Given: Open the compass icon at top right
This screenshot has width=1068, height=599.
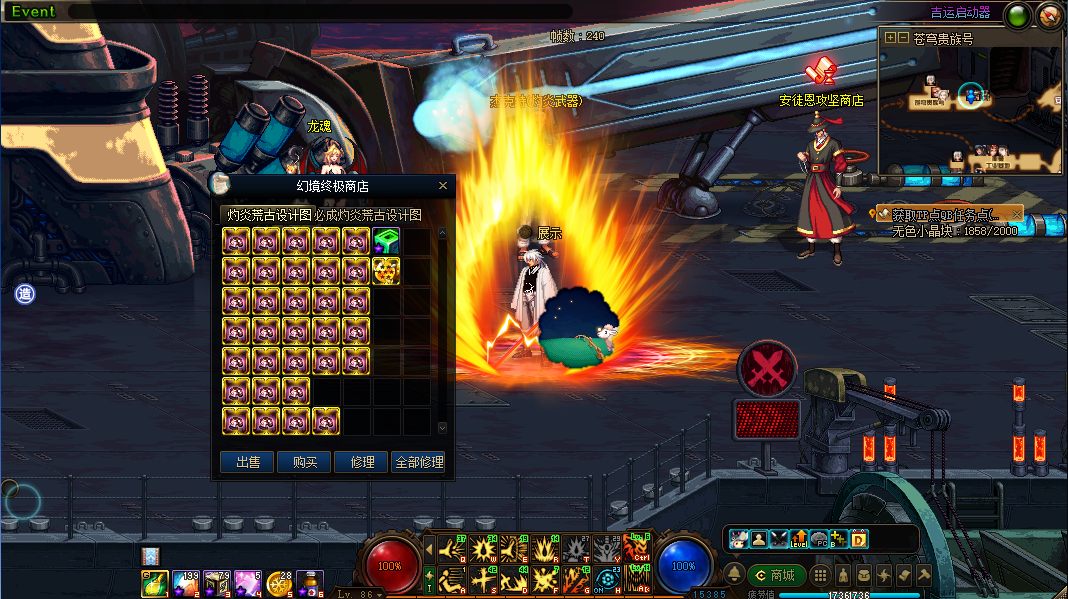Looking at the screenshot, I should pyautogui.click(x=1049, y=15).
